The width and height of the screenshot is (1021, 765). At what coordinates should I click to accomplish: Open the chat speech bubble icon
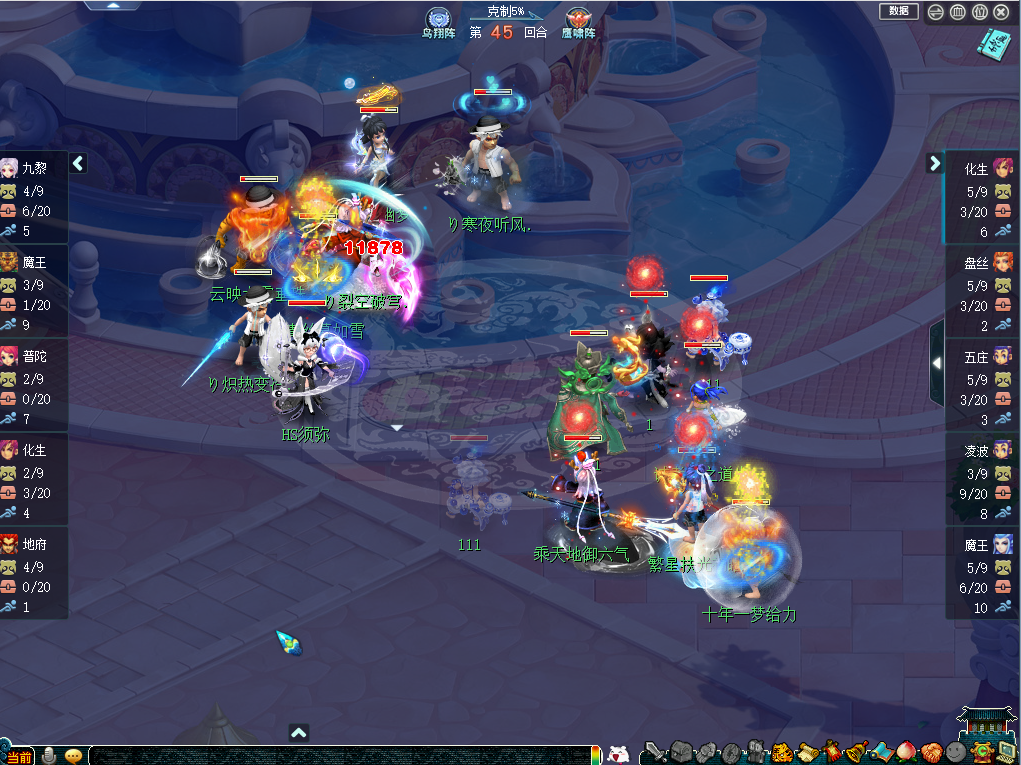pyautogui.click(x=74, y=755)
